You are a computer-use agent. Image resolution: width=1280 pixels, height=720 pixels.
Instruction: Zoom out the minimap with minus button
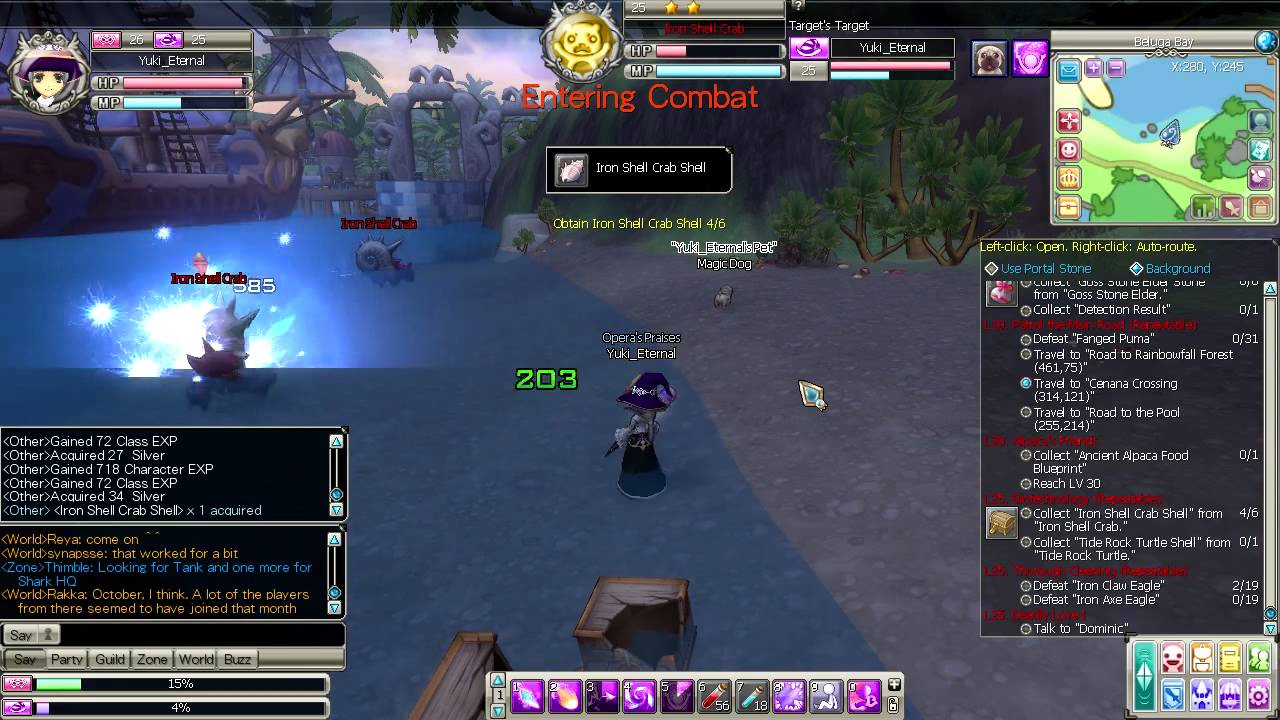[1116, 69]
